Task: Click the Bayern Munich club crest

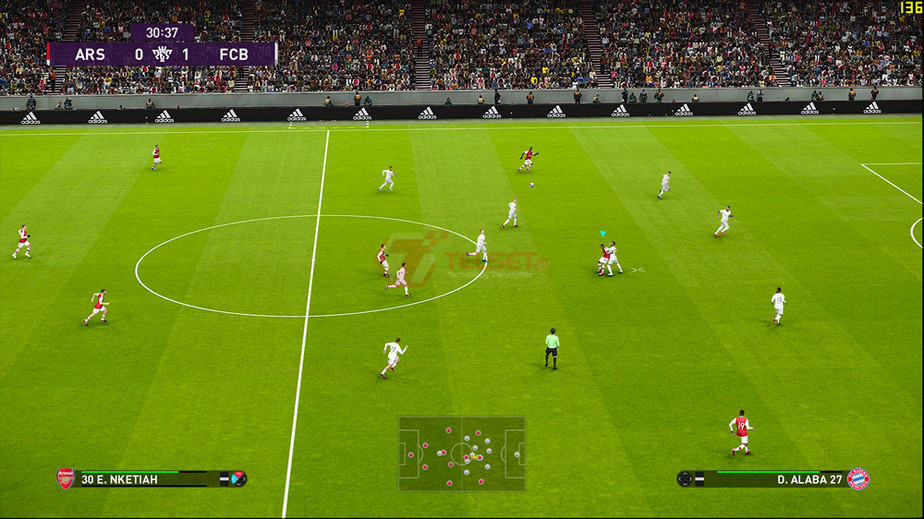Action: [858, 478]
